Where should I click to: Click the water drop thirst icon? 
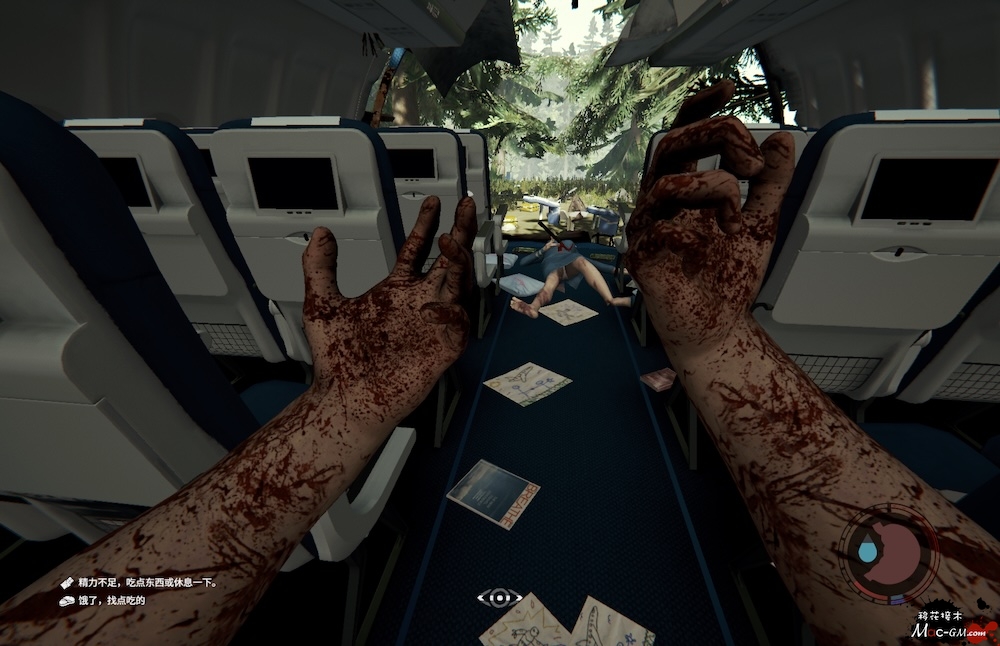[867, 551]
